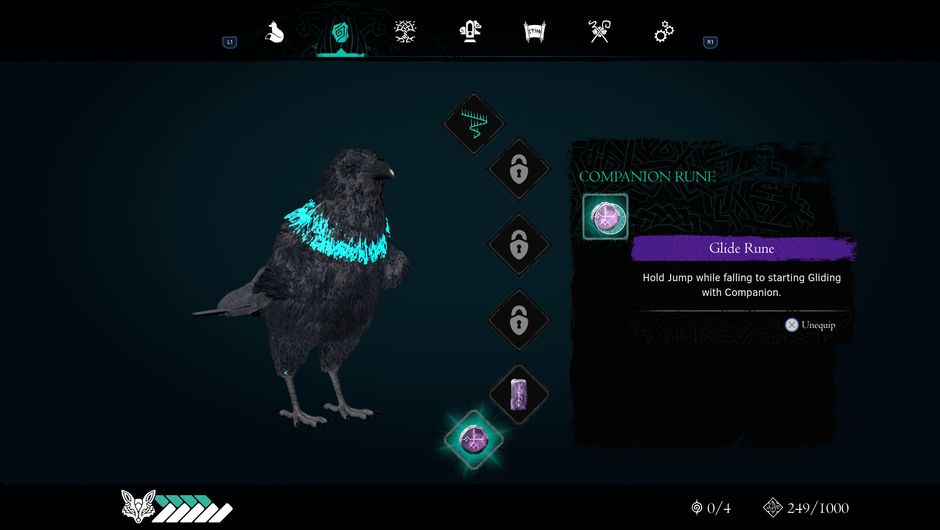Select the purple rectangular runestone slot
The width and height of the screenshot is (940, 530).
tap(518, 394)
